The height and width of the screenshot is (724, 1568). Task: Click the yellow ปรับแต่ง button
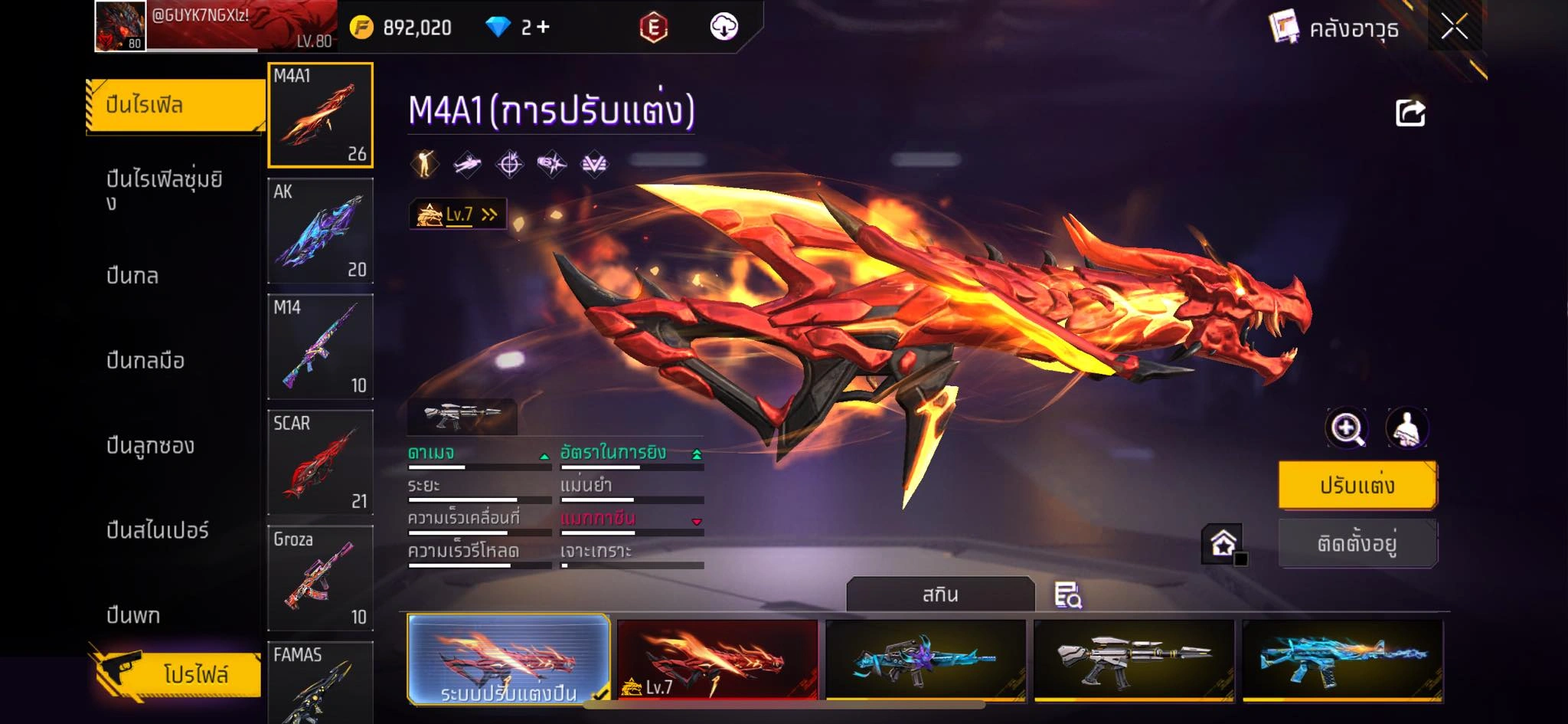tap(1357, 485)
